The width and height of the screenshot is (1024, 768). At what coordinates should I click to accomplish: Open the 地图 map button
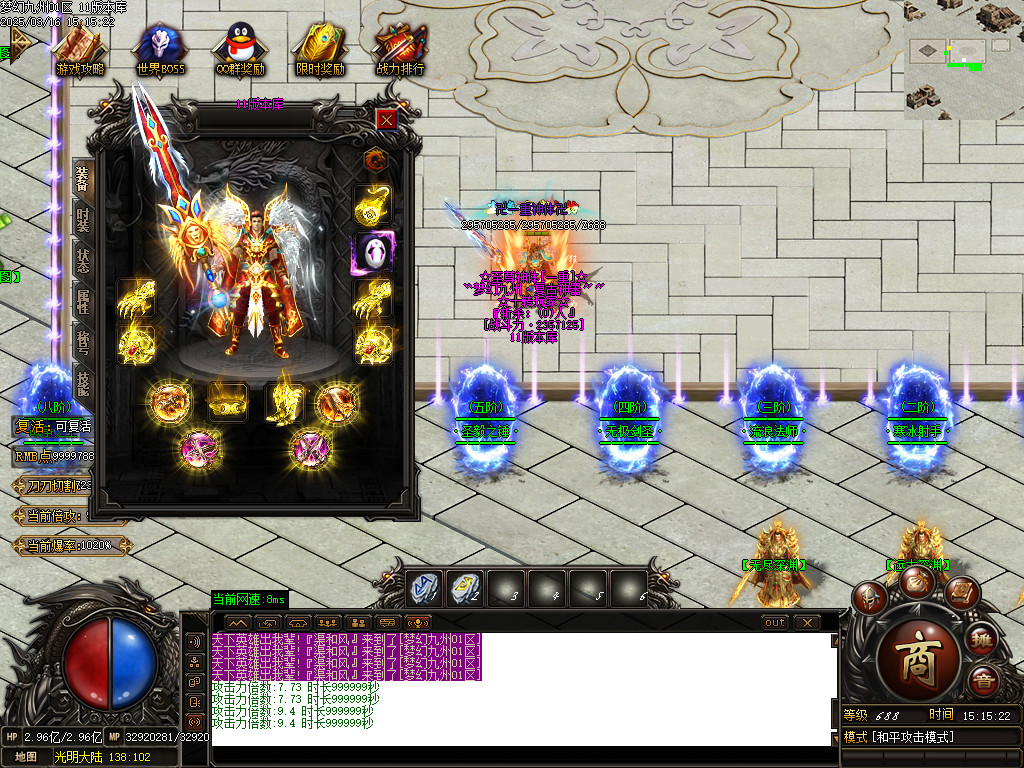point(26,757)
